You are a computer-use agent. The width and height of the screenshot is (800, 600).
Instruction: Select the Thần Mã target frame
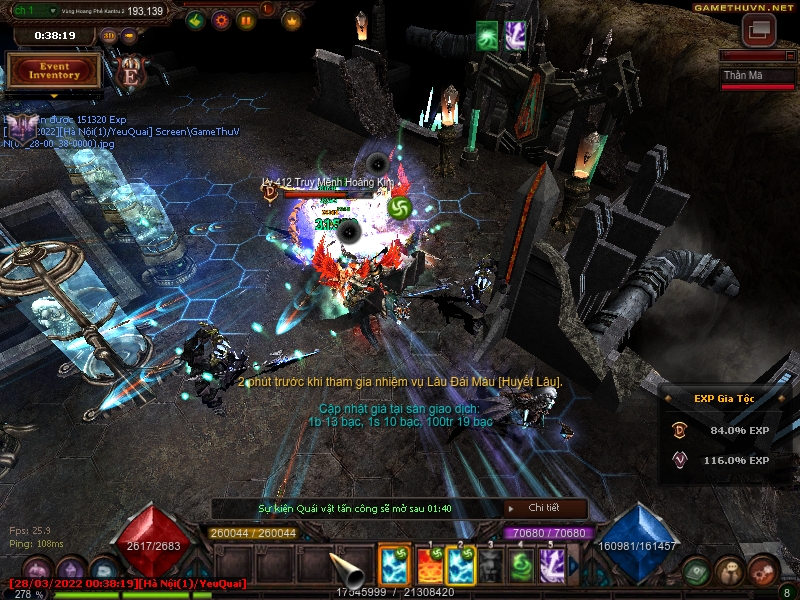click(x=757, y=78)
